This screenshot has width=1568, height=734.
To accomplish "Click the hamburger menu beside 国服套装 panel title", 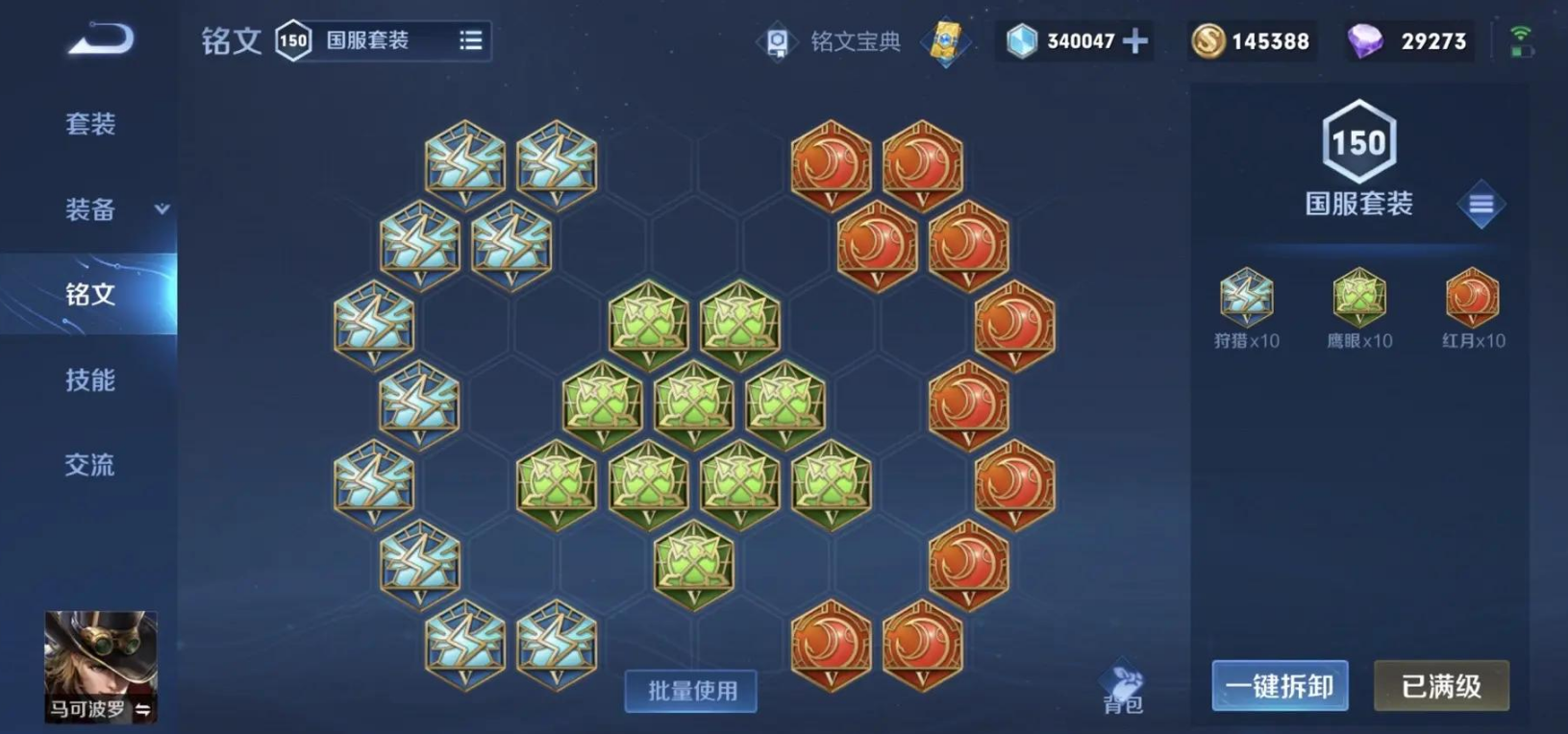I will [x=1481, y=204].
